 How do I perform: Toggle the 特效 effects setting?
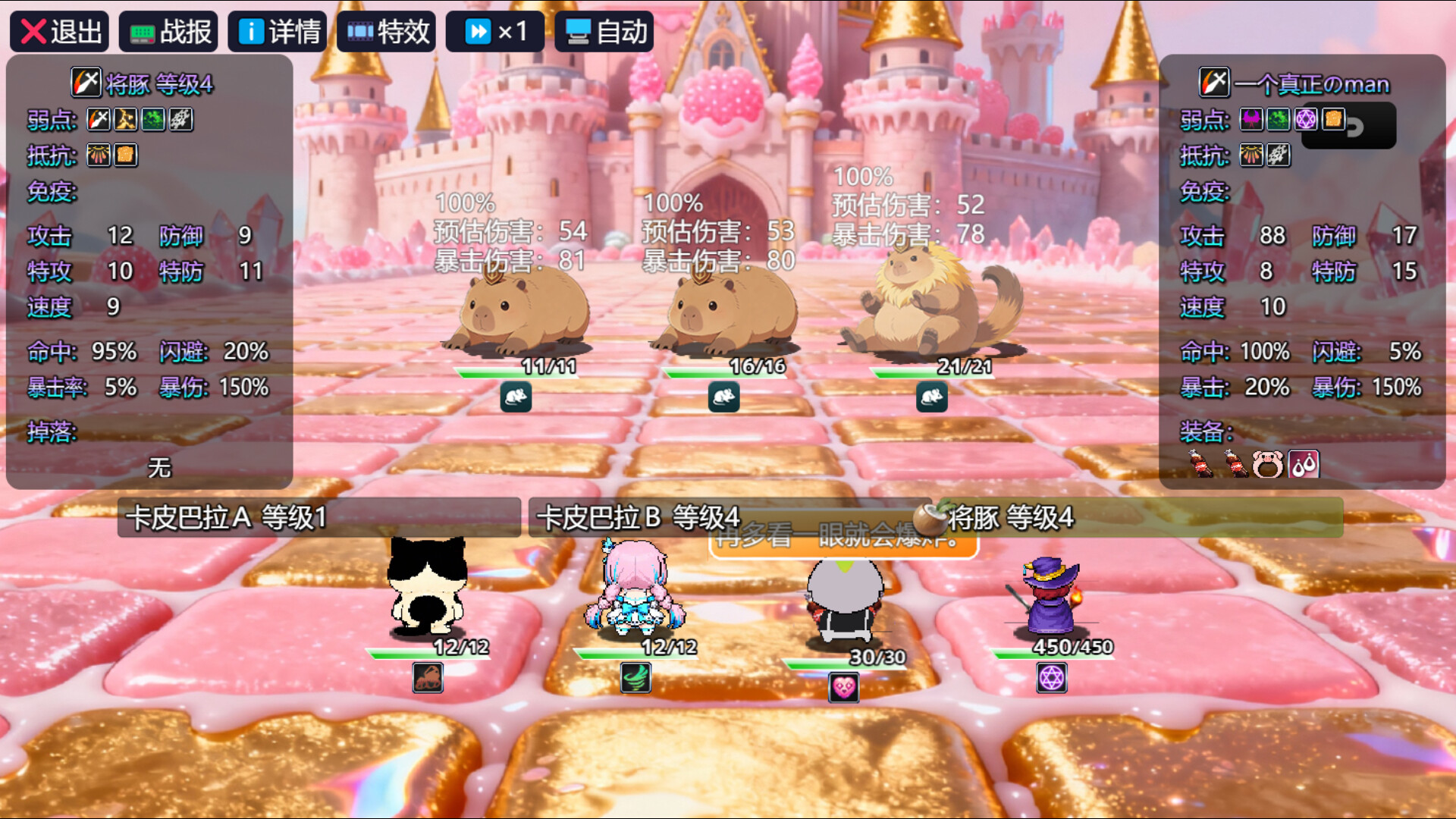[x=387, y=31]
